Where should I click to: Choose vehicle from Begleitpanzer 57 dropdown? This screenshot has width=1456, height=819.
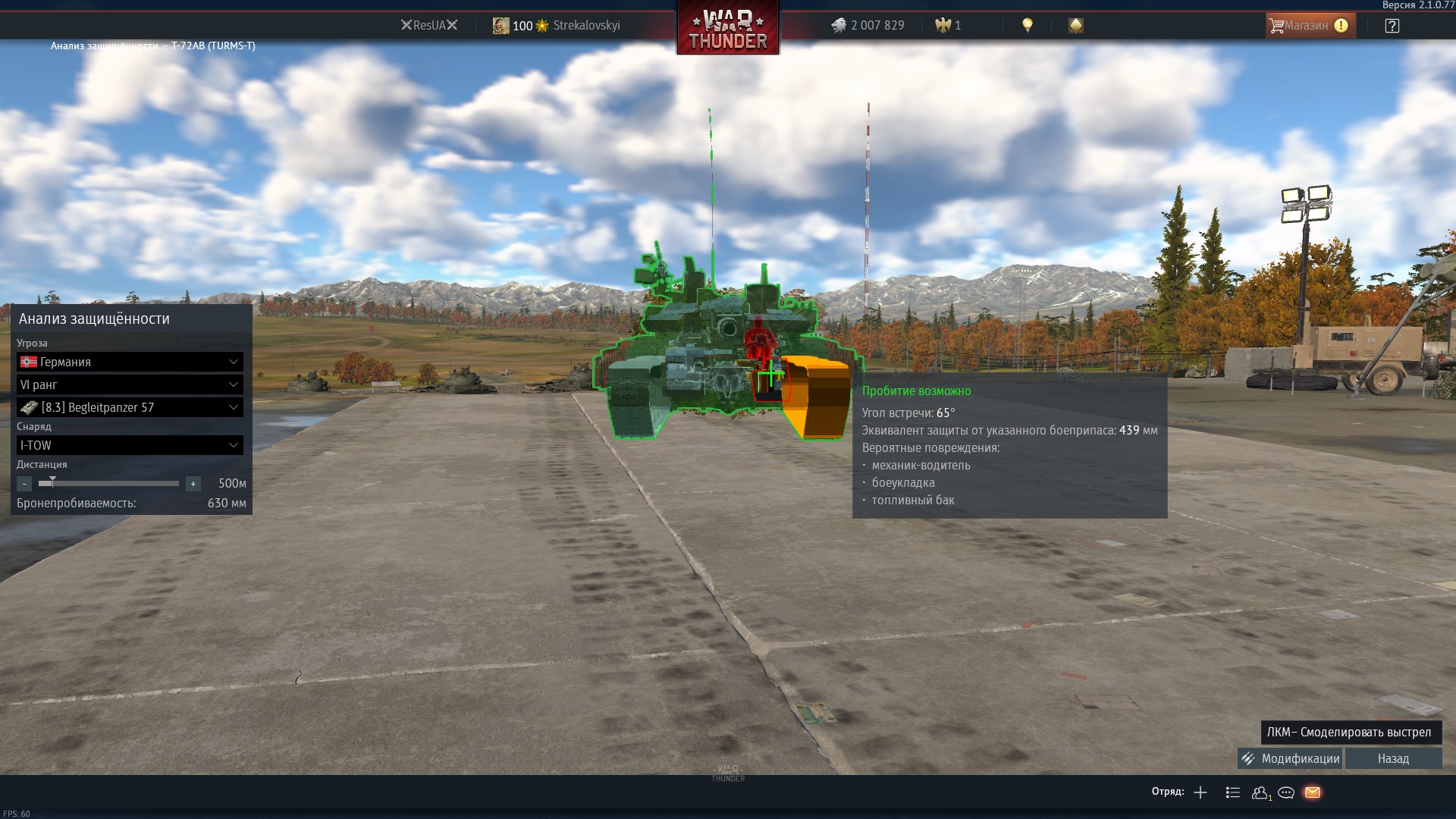click(x=130, y=407)
